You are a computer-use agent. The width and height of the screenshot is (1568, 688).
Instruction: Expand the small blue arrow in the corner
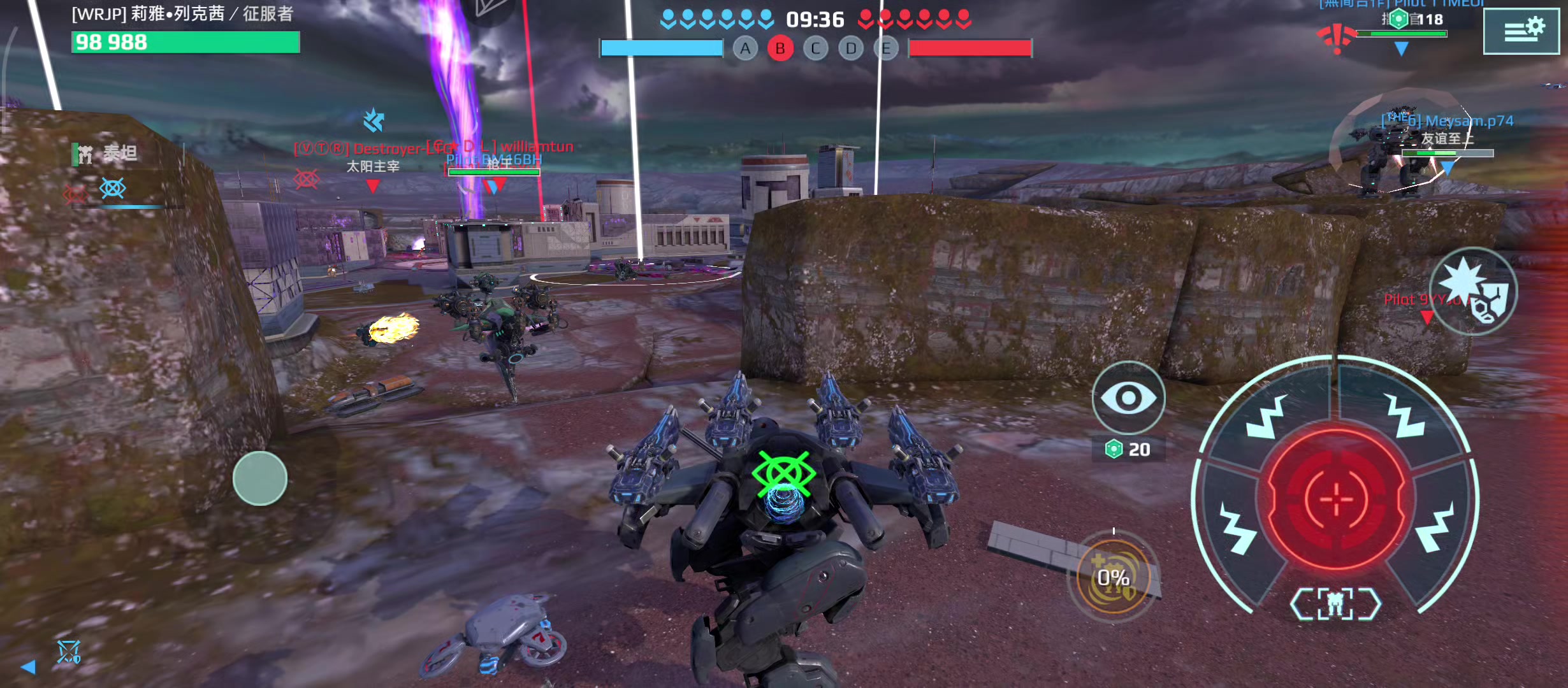click(x=28, y=667)
